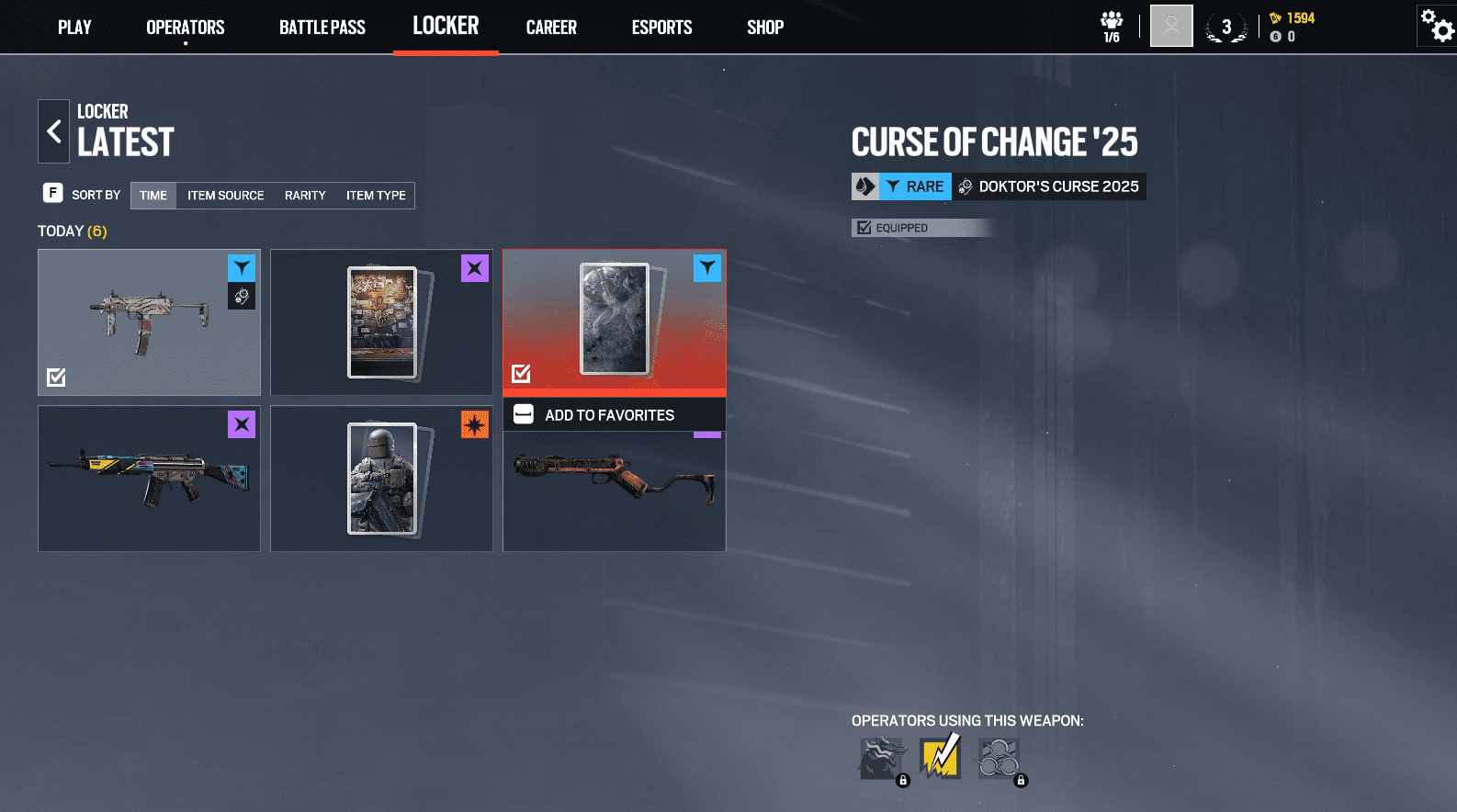Viewport: 1457px width, 812px height.
Task: Open the Locker tab in the navigation bar
Action: pos(446,26)
